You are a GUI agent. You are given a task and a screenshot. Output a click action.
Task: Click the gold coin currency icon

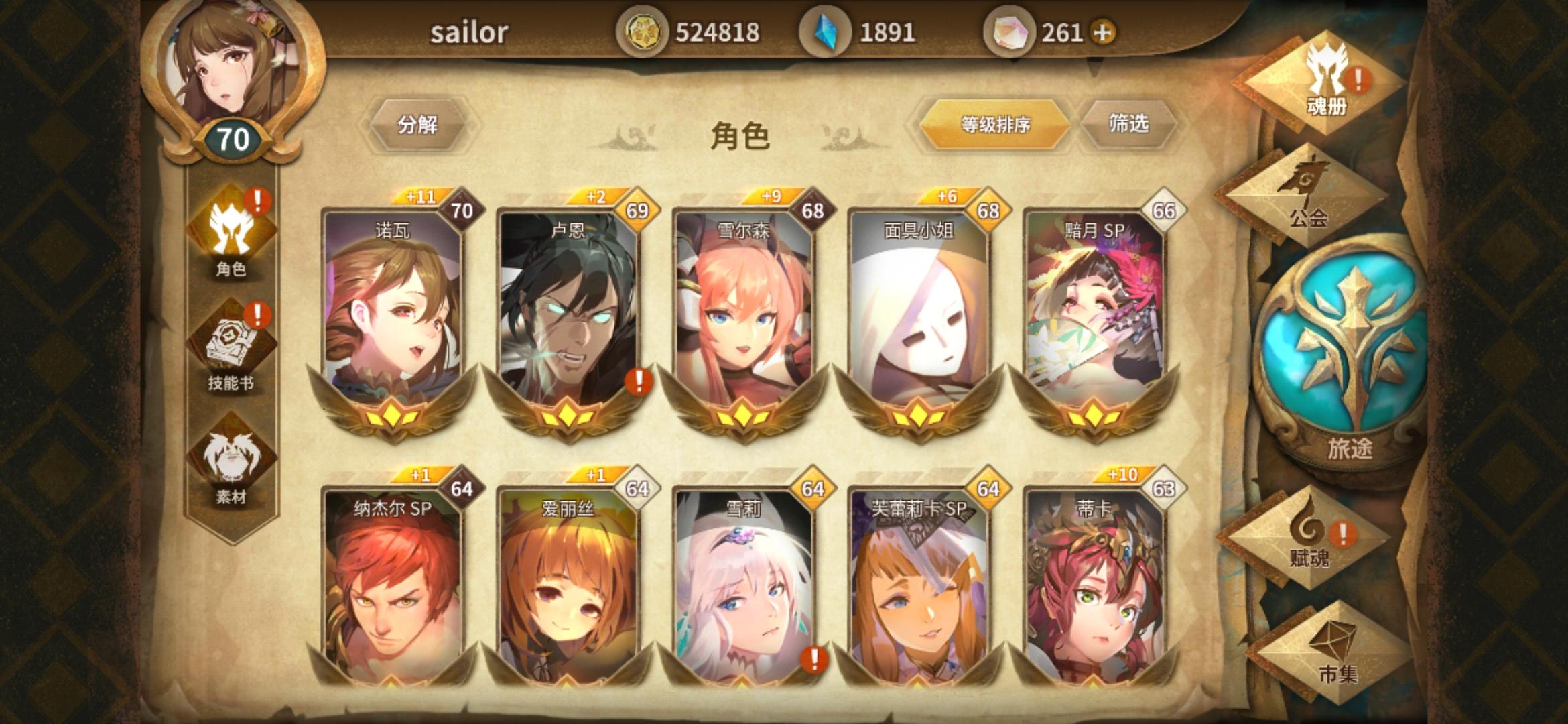pos(645,30)
